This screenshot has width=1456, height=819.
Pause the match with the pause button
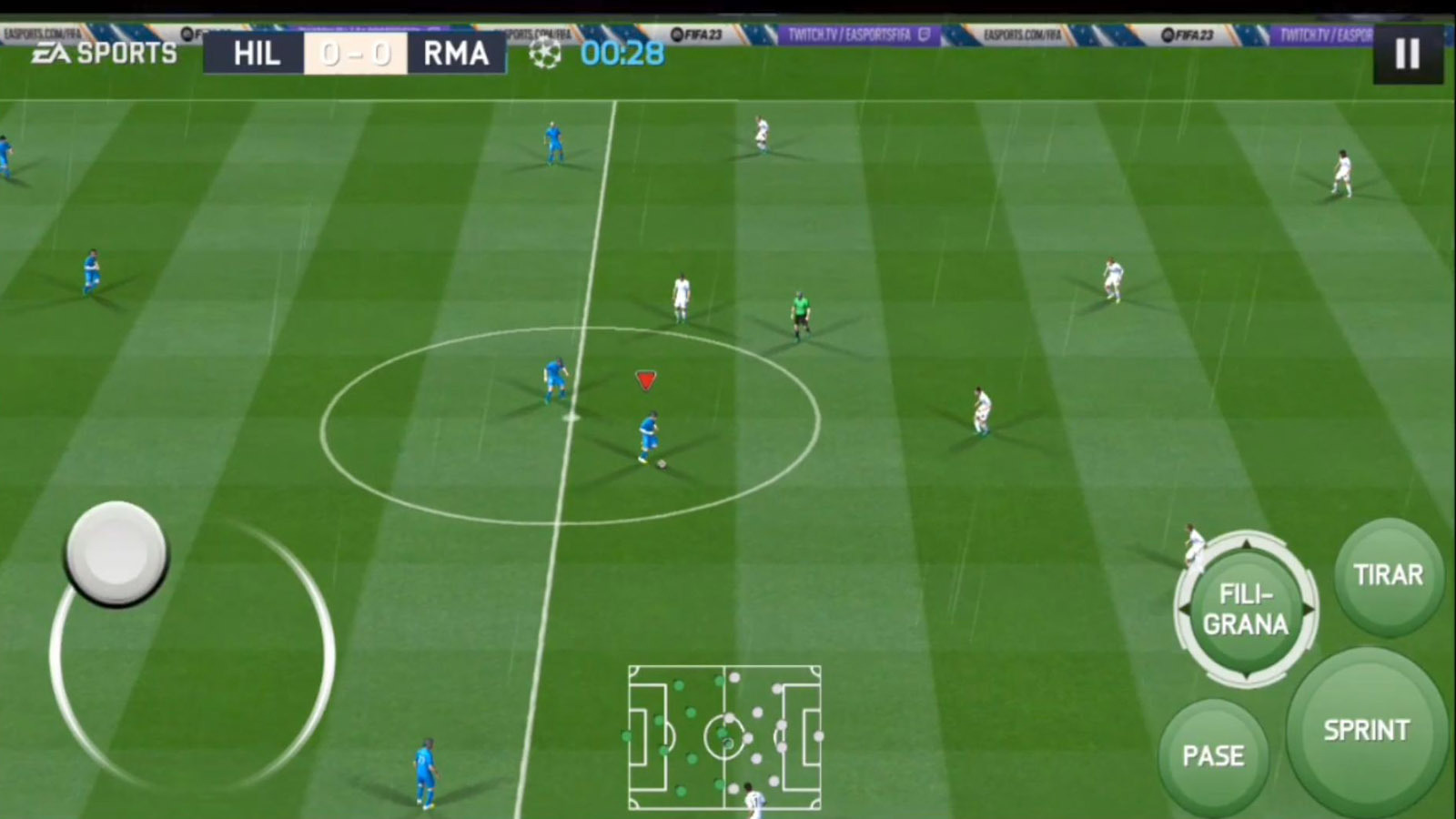coord(1407,54)
